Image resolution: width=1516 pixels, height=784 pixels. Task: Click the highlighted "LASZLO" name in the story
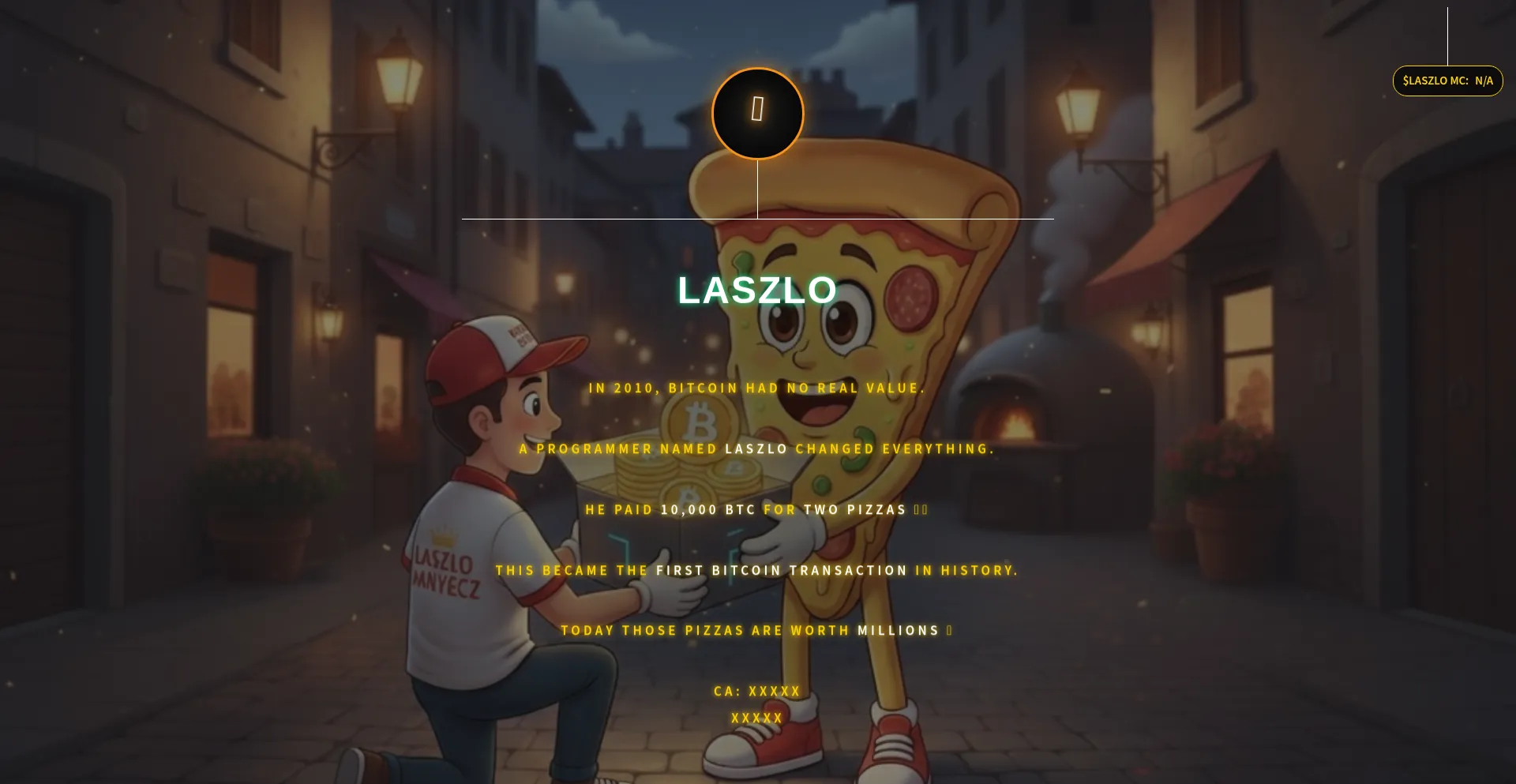[756, 448]
